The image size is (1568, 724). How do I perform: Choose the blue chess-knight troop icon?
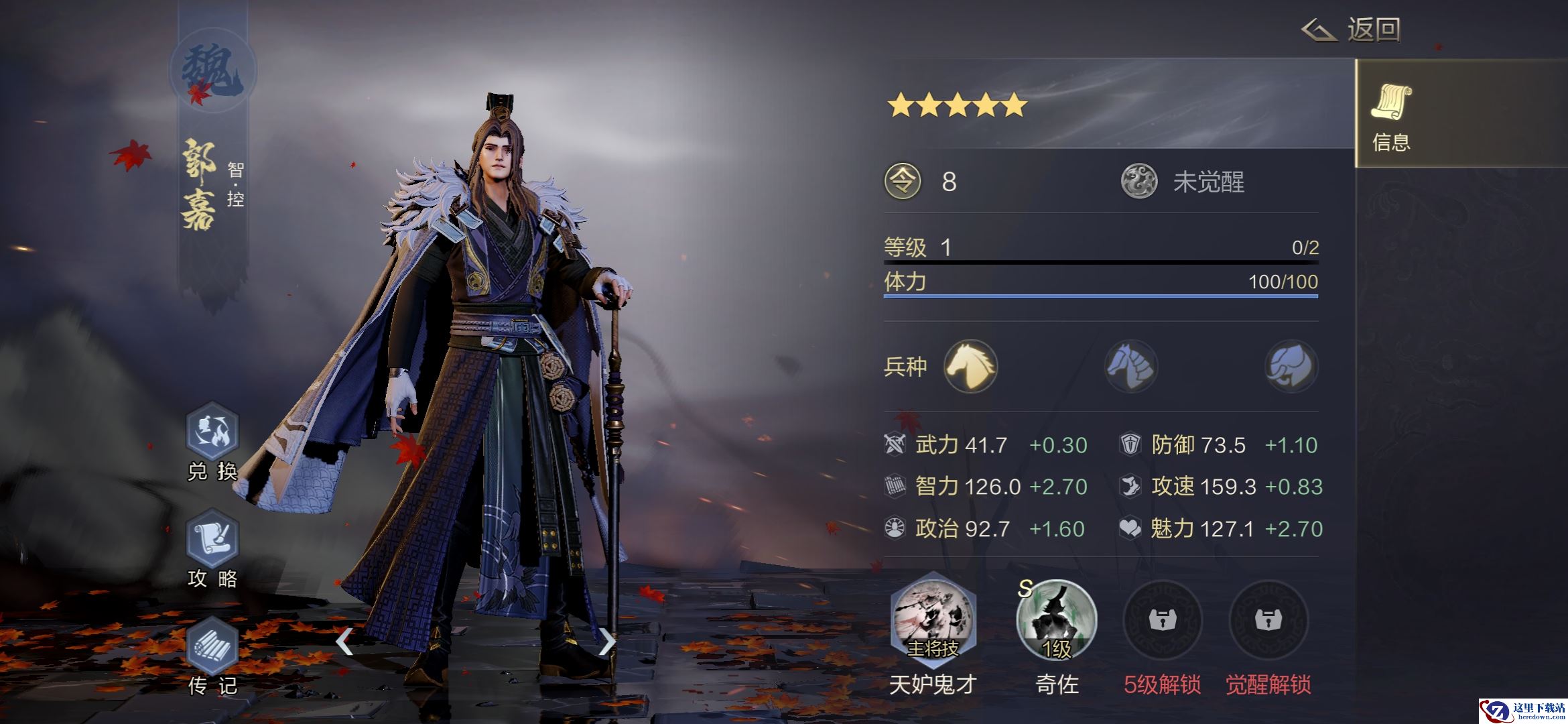tap(1131, 366)
